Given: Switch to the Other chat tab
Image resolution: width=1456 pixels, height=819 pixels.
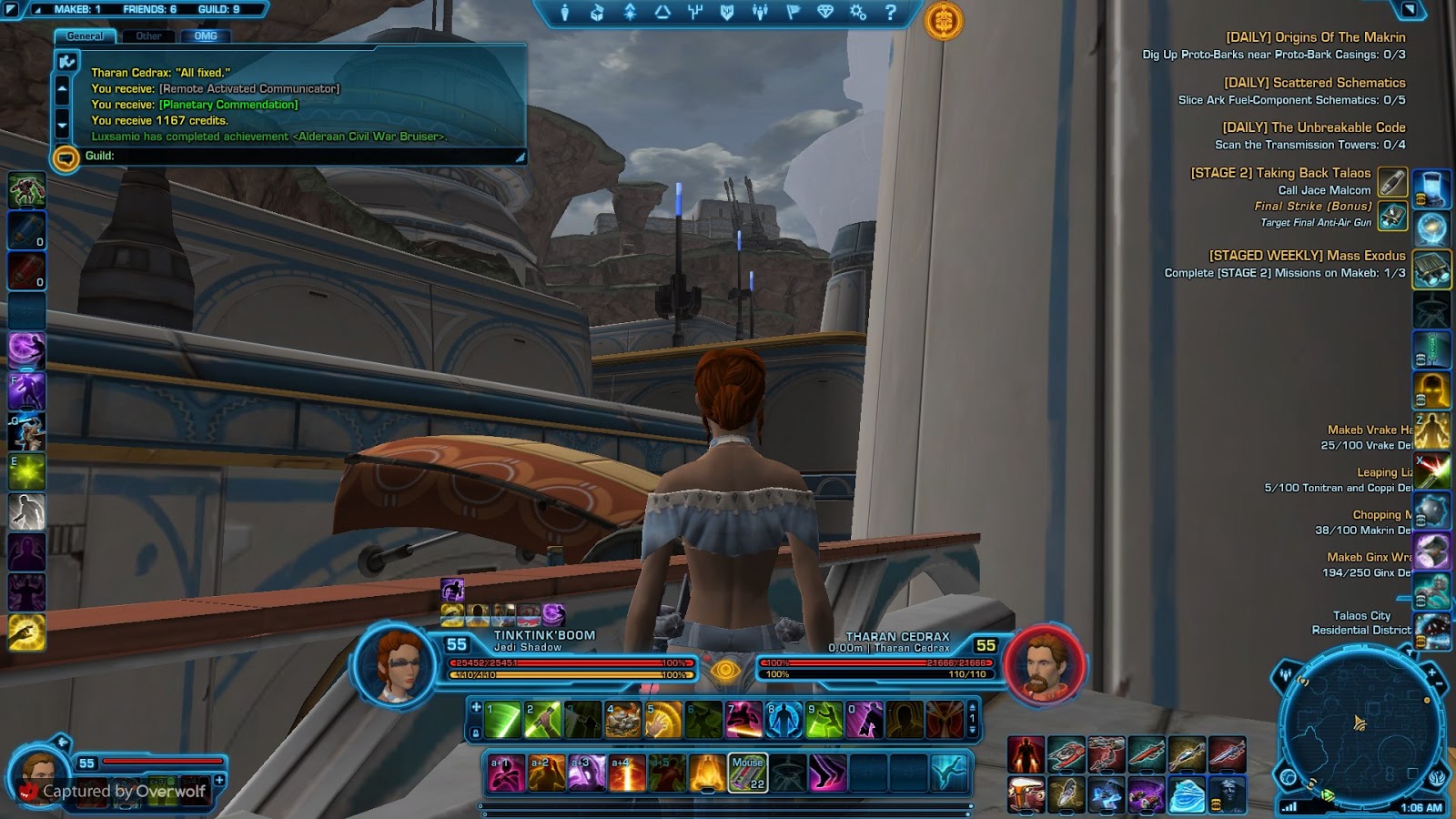Looking at the screenshot, I should coord(148,36).
